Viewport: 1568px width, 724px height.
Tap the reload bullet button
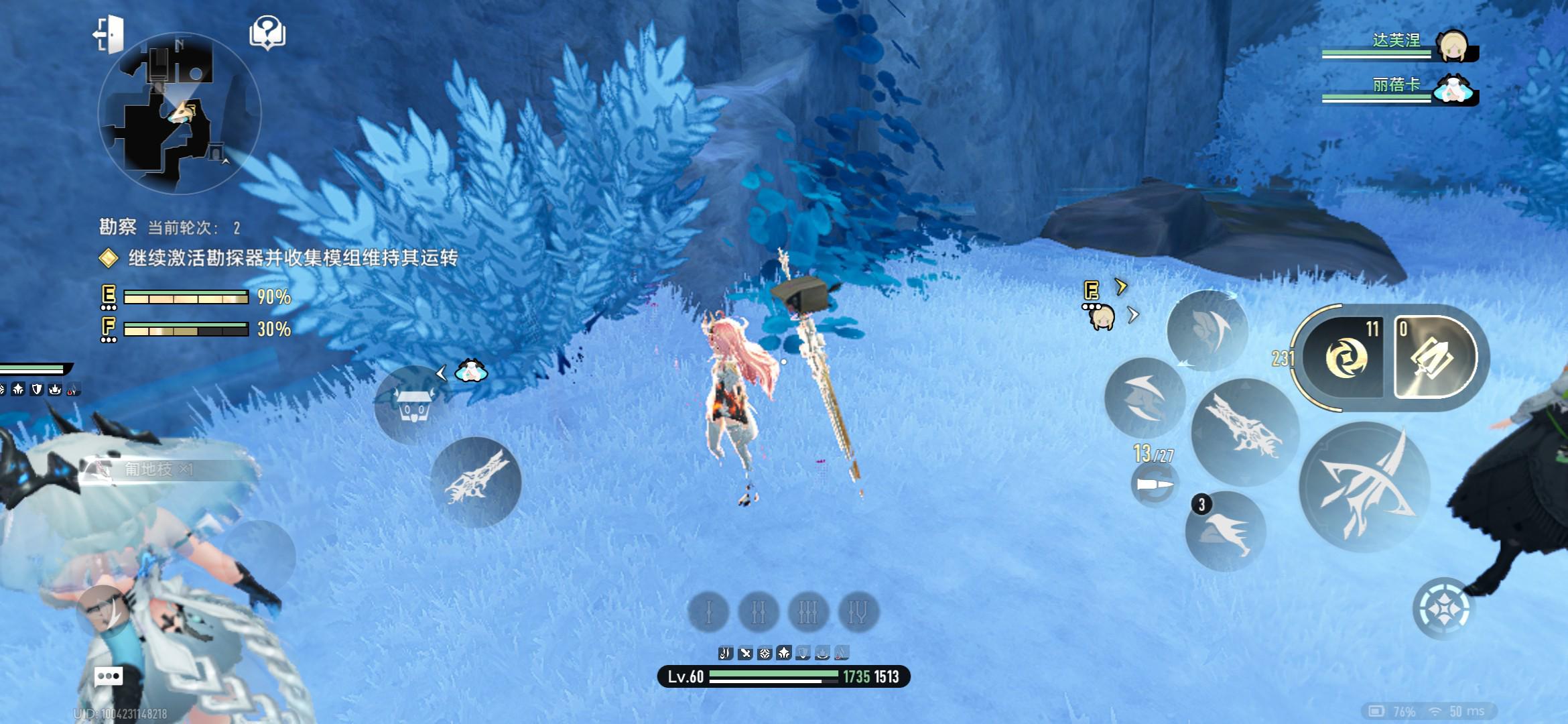pos(1153,485)
